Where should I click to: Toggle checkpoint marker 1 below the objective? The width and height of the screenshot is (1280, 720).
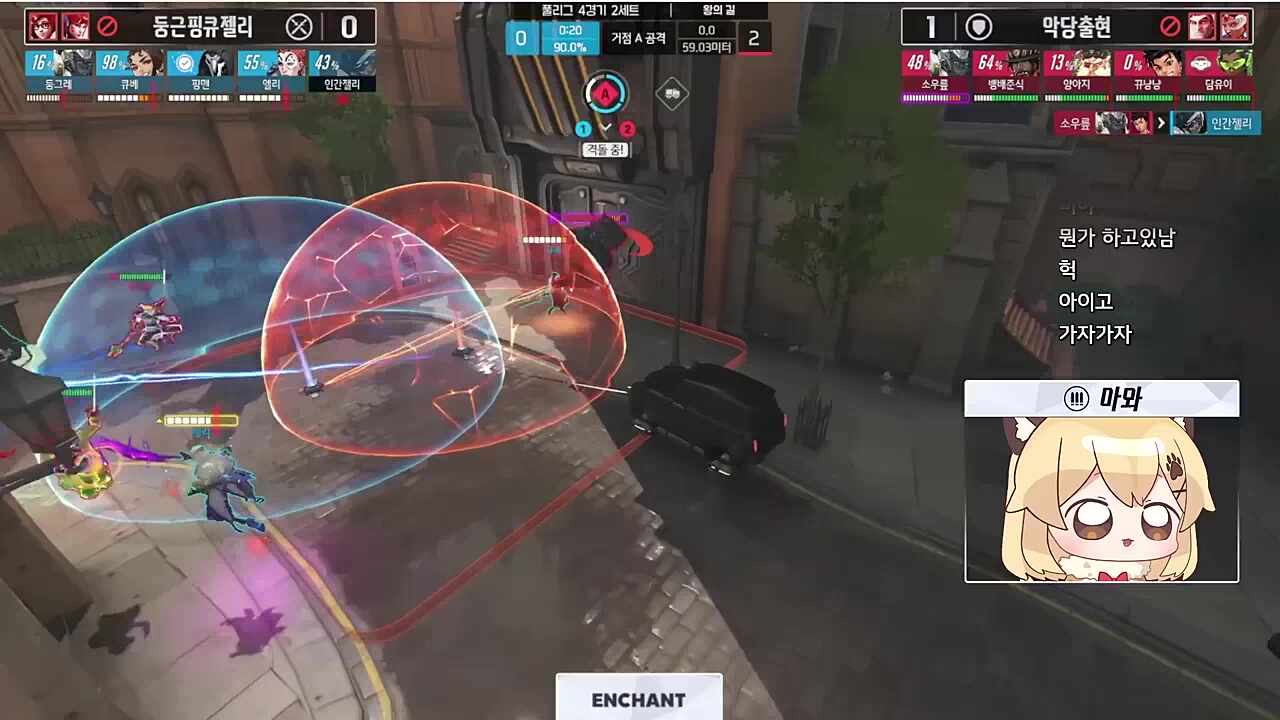[582, 128]
